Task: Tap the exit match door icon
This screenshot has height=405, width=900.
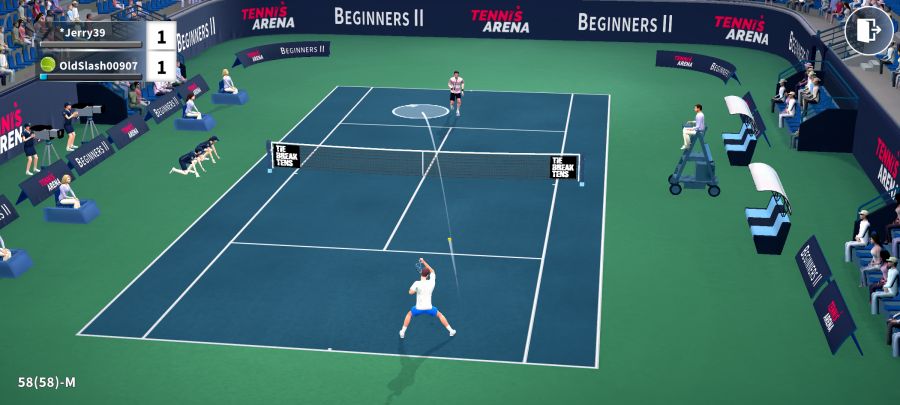Action: coord(868,31)
